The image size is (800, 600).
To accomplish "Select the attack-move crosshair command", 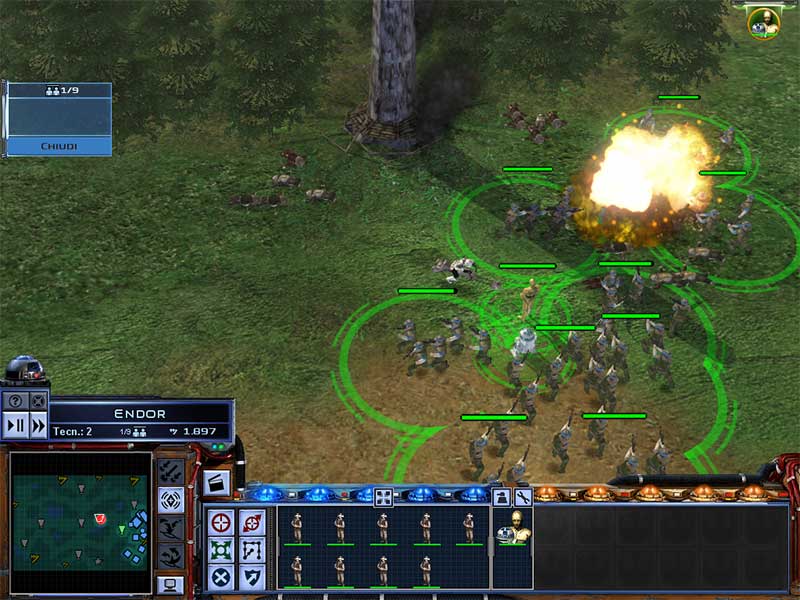I will 222,522.
